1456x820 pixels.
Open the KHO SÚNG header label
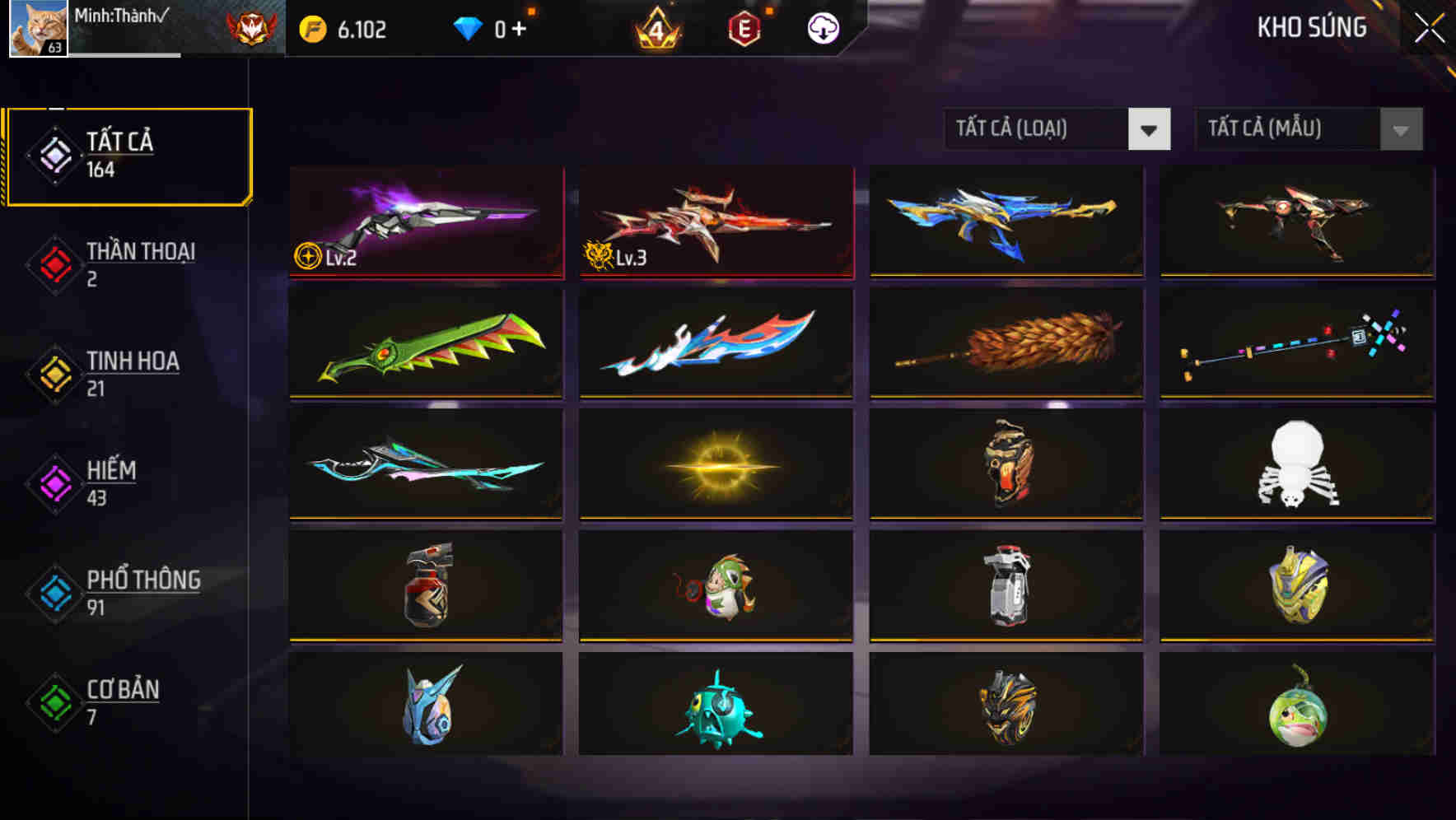pos(1311,27)
